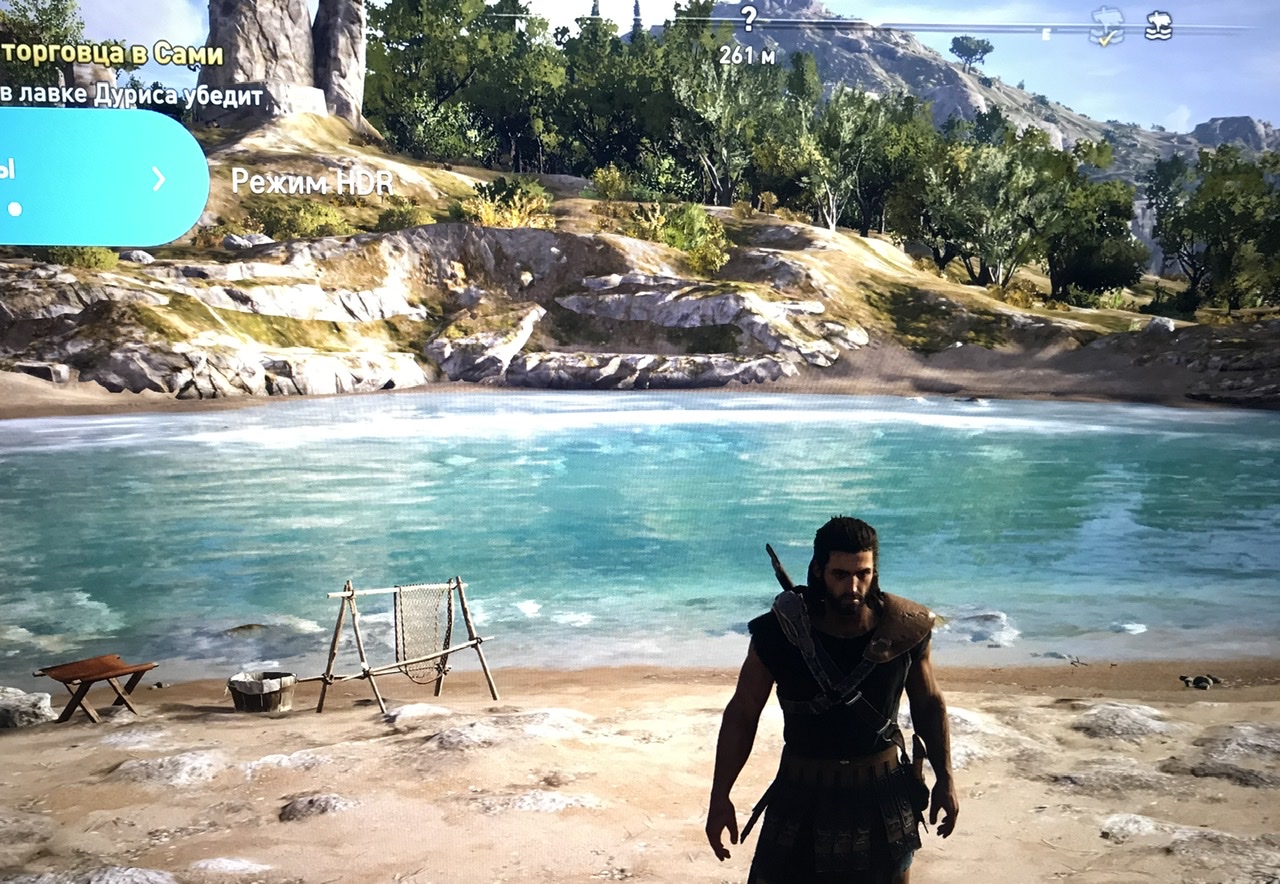Click the white ship-on-waves compass icon

tap(1158, 25)
